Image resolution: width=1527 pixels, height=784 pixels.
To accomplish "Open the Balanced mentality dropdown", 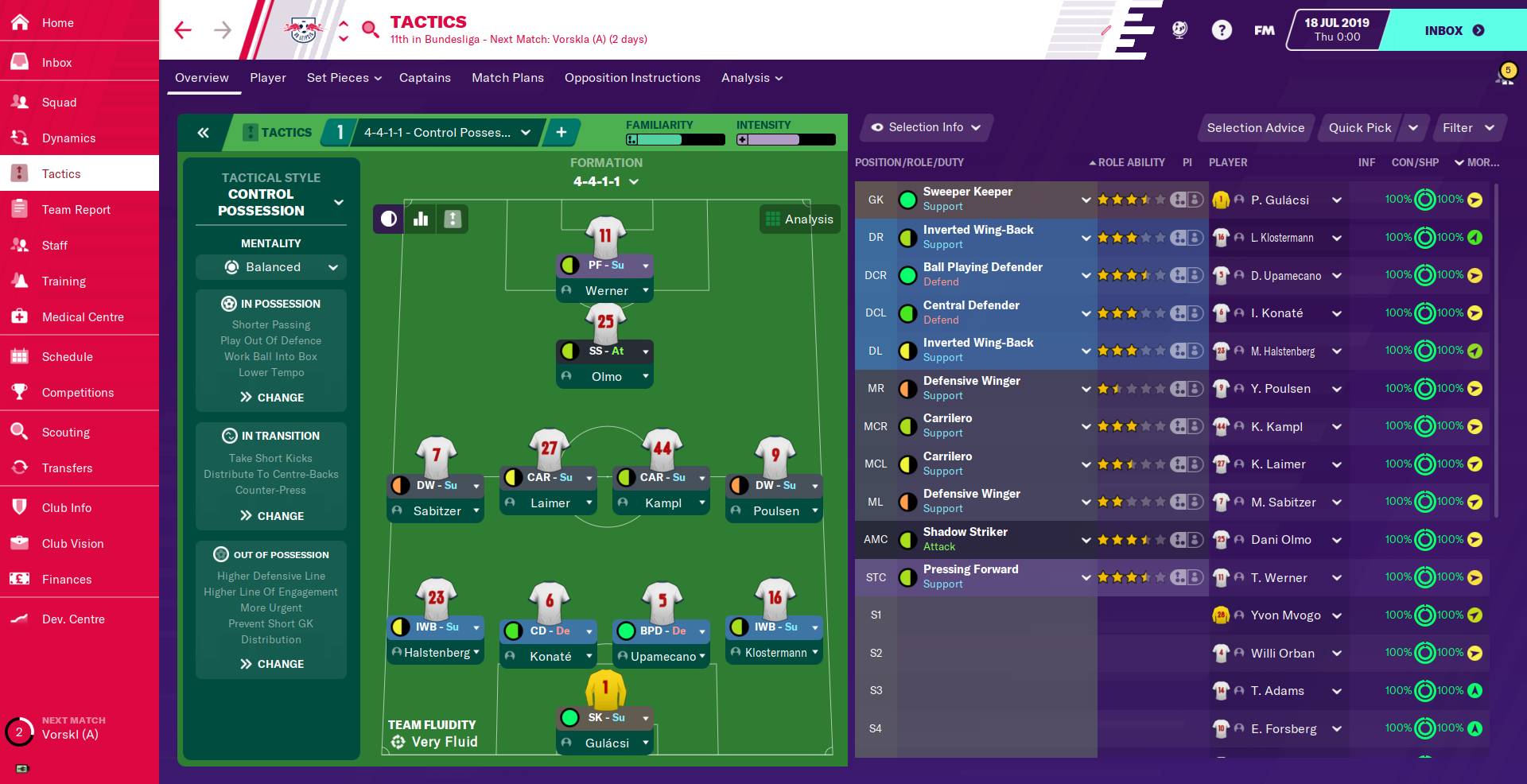I will point(271,267).
